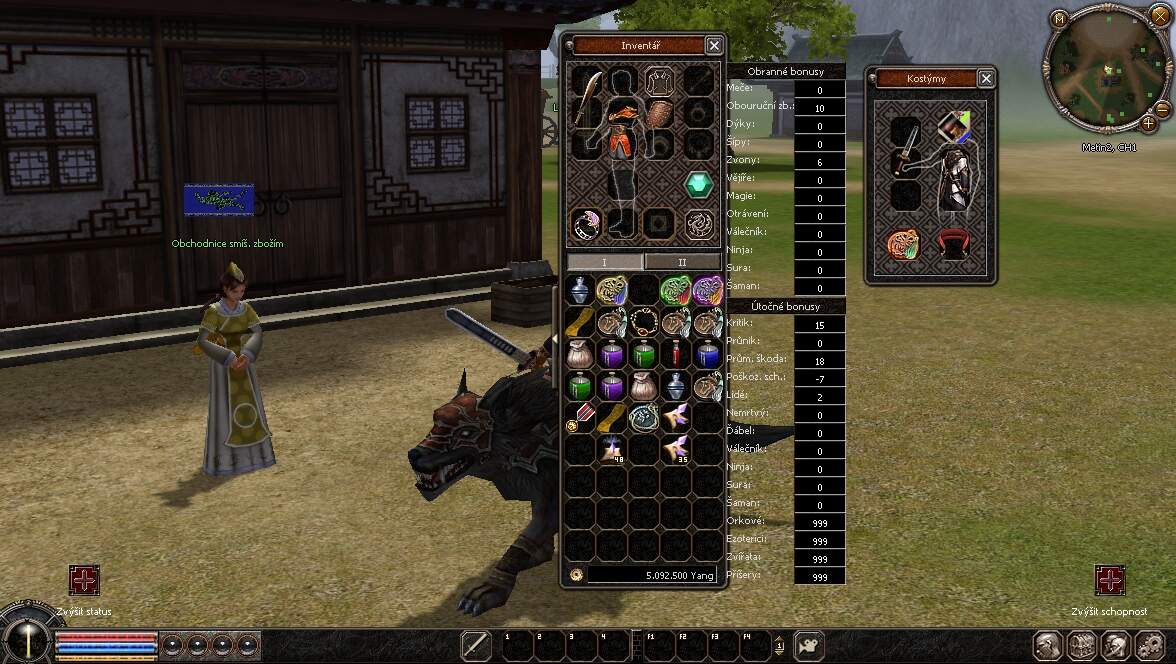Click the camera button on the hotbar
This screenshot has width=1176, height=664.
(804, 646)
